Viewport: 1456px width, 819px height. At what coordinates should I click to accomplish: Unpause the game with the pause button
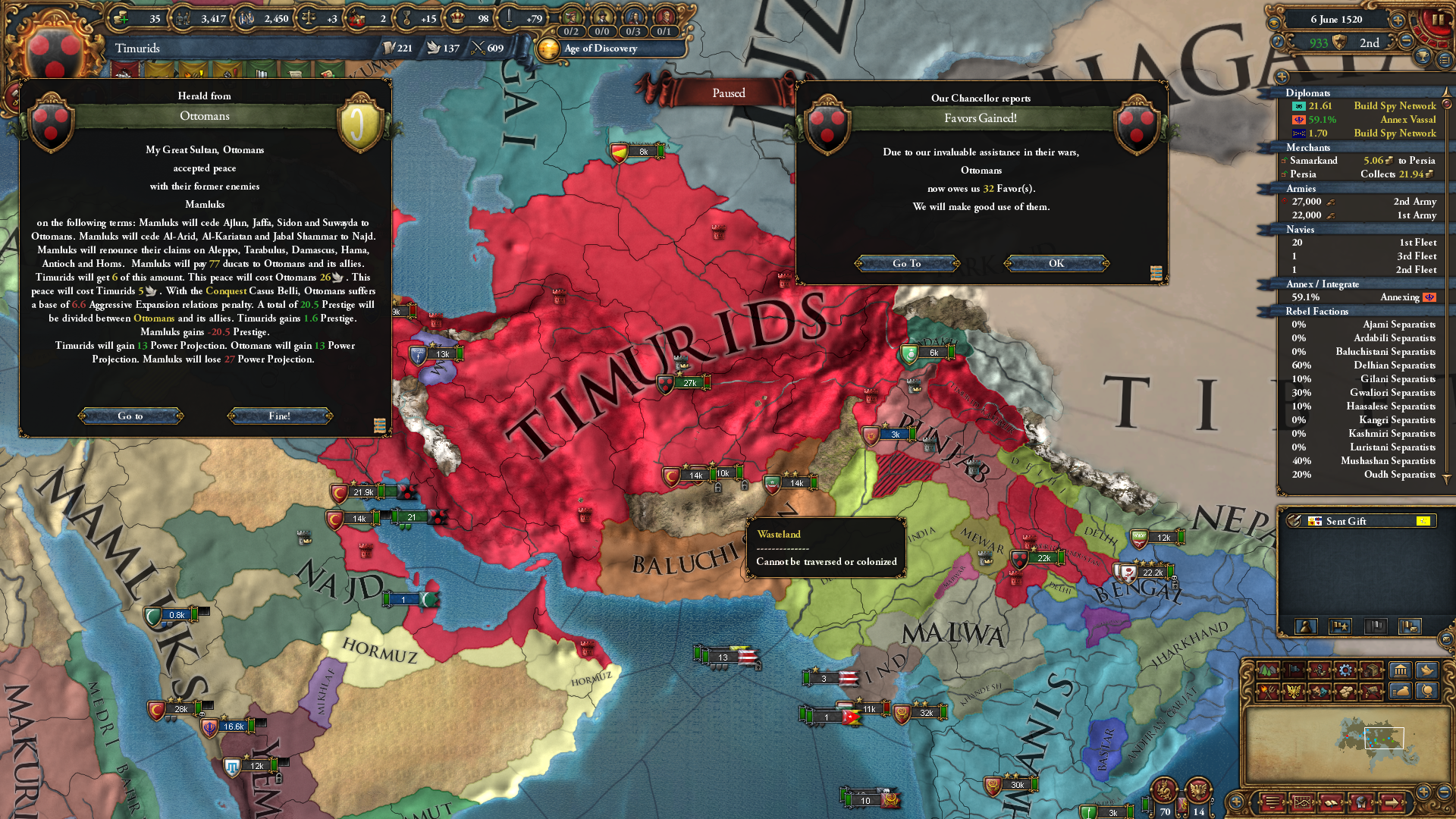click(x=1439, y=20)
